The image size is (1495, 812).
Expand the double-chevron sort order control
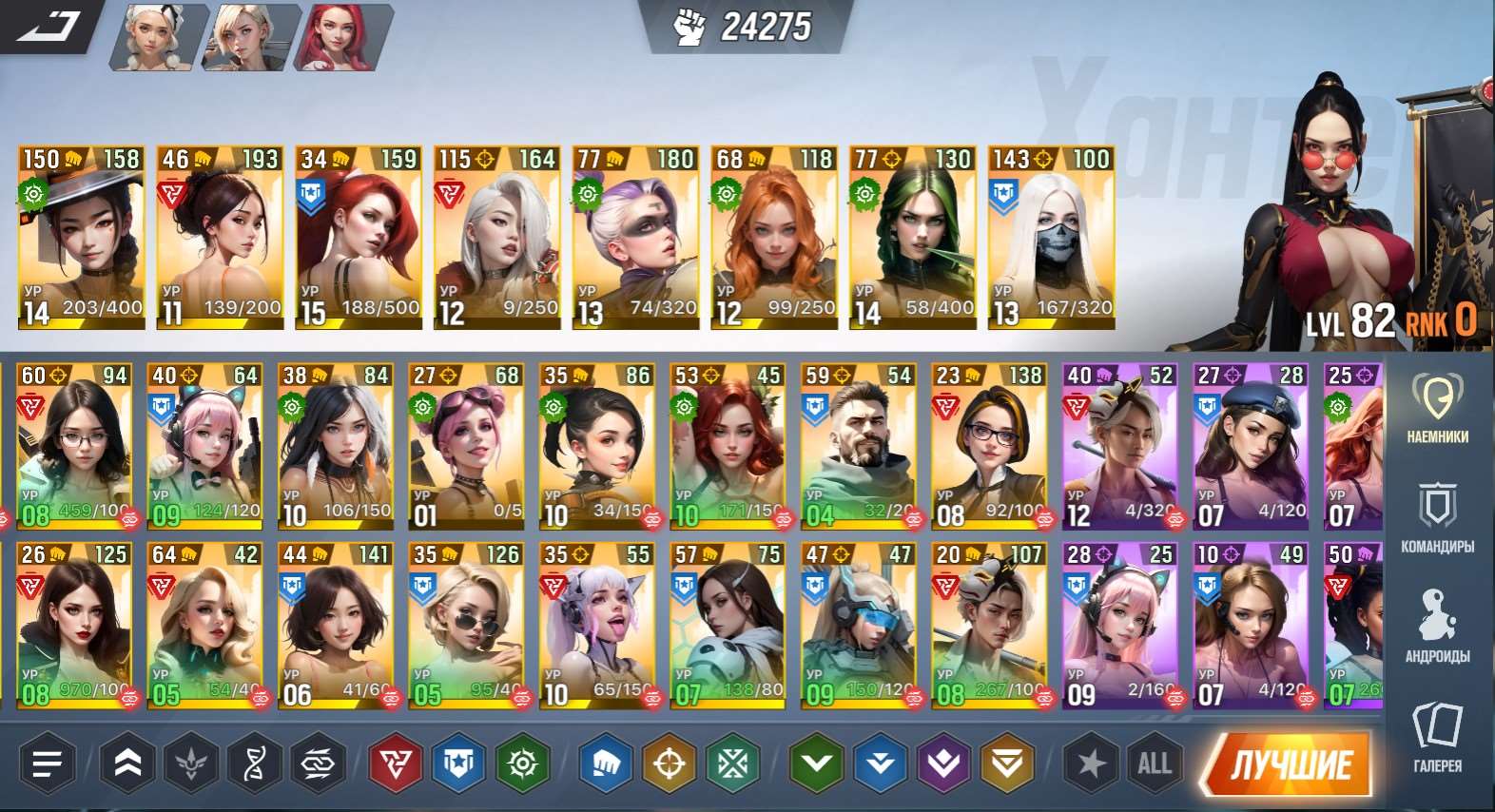pos(125,763)
